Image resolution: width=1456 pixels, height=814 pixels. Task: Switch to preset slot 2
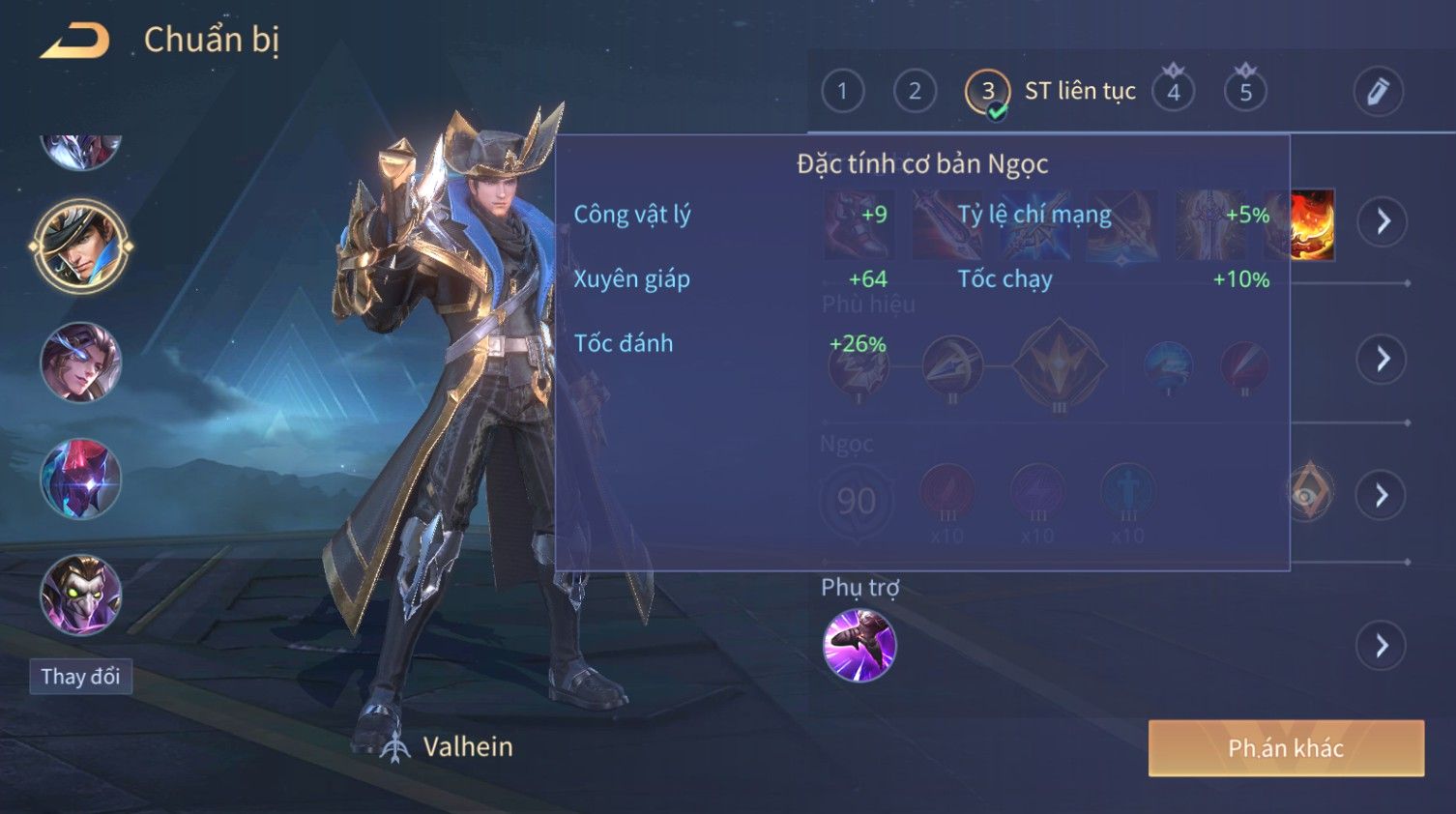(915, 92)
